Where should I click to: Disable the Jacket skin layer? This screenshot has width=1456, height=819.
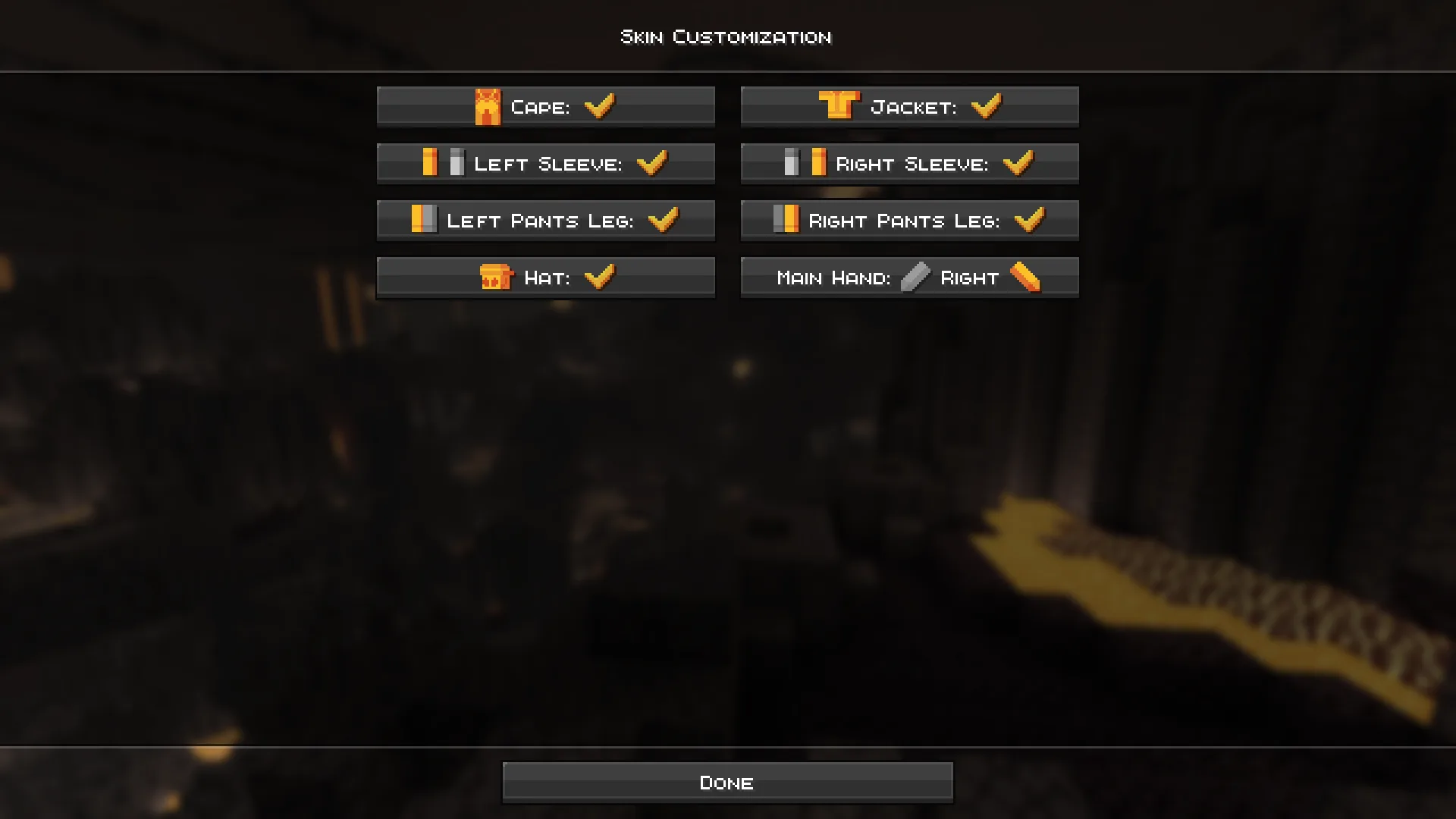pyautogui.click(x=909, y=105)
